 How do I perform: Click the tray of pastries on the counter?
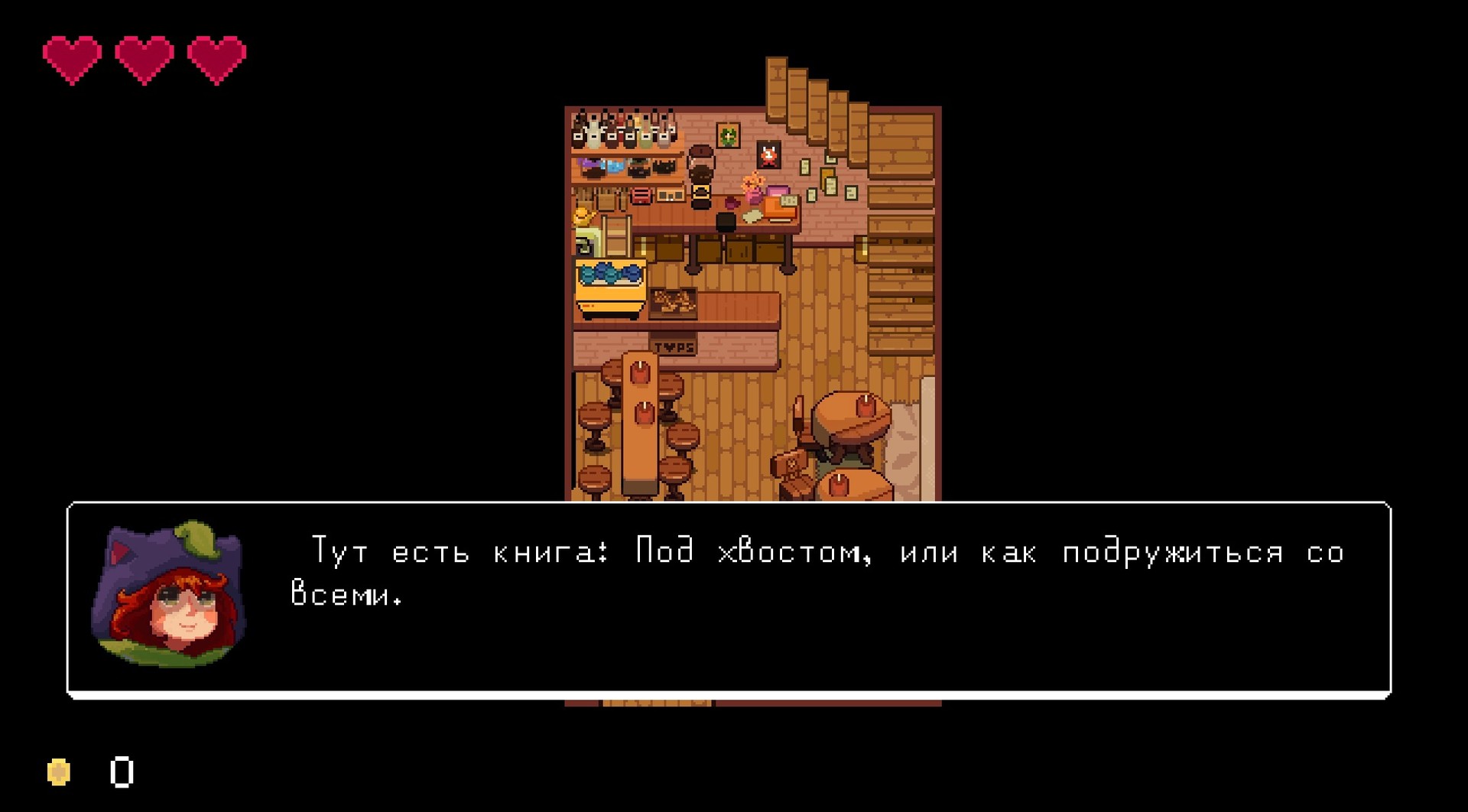(671, 300)
